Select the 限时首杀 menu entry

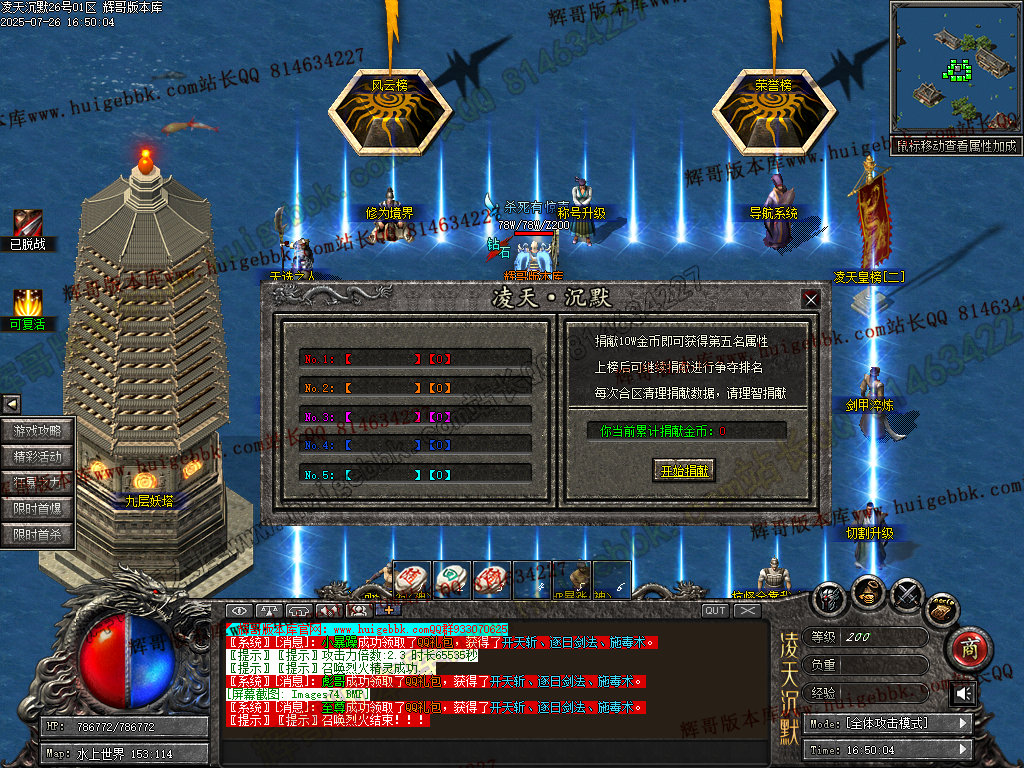coord(38,535)
